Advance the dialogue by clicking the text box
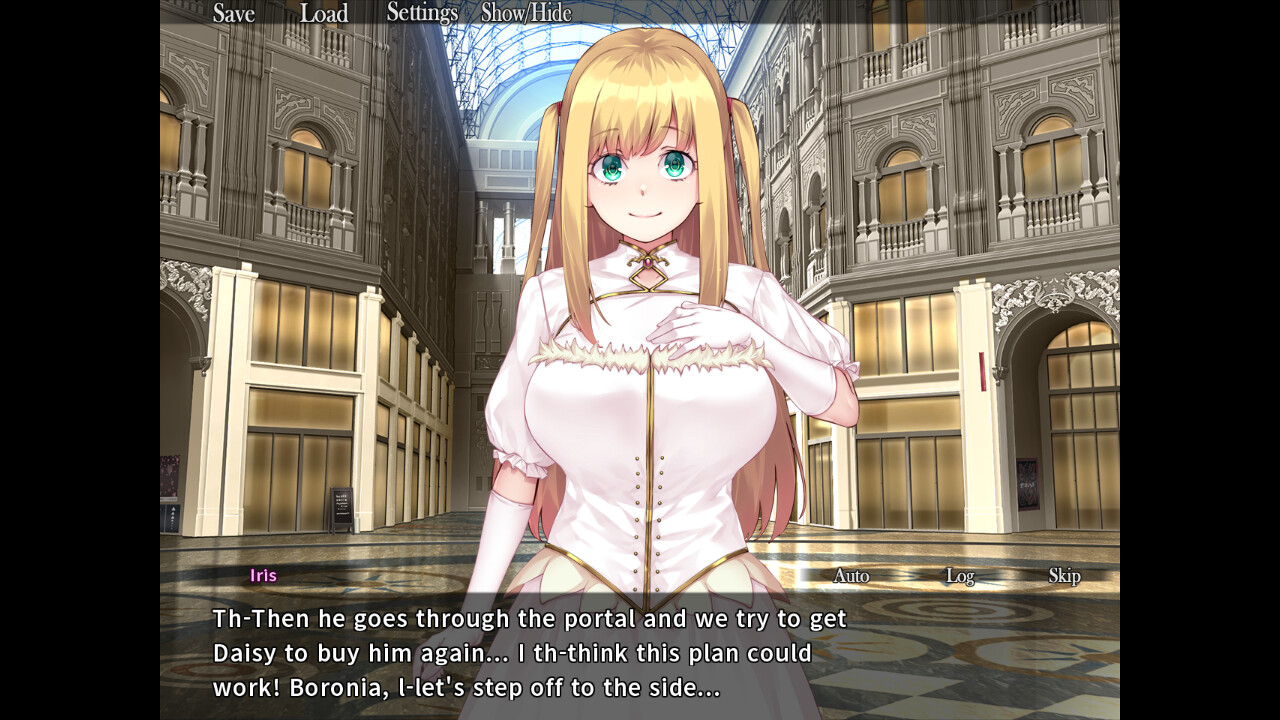Screen dimensions: 1280x720 [x=640, y=655]
